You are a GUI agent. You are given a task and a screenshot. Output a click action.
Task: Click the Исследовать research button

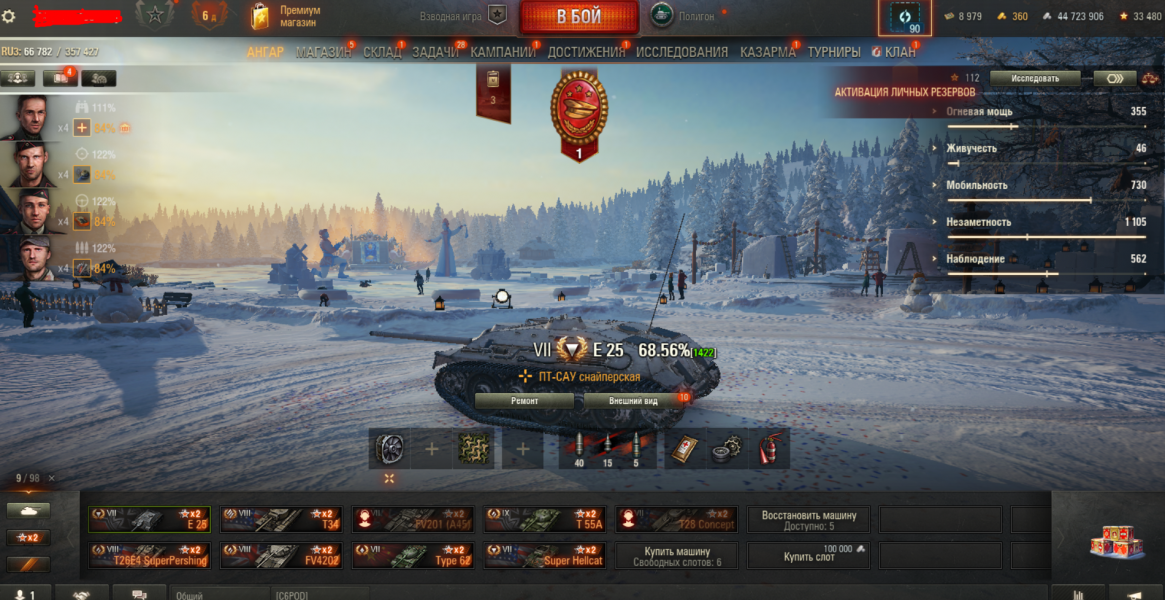pos(1035,78)
